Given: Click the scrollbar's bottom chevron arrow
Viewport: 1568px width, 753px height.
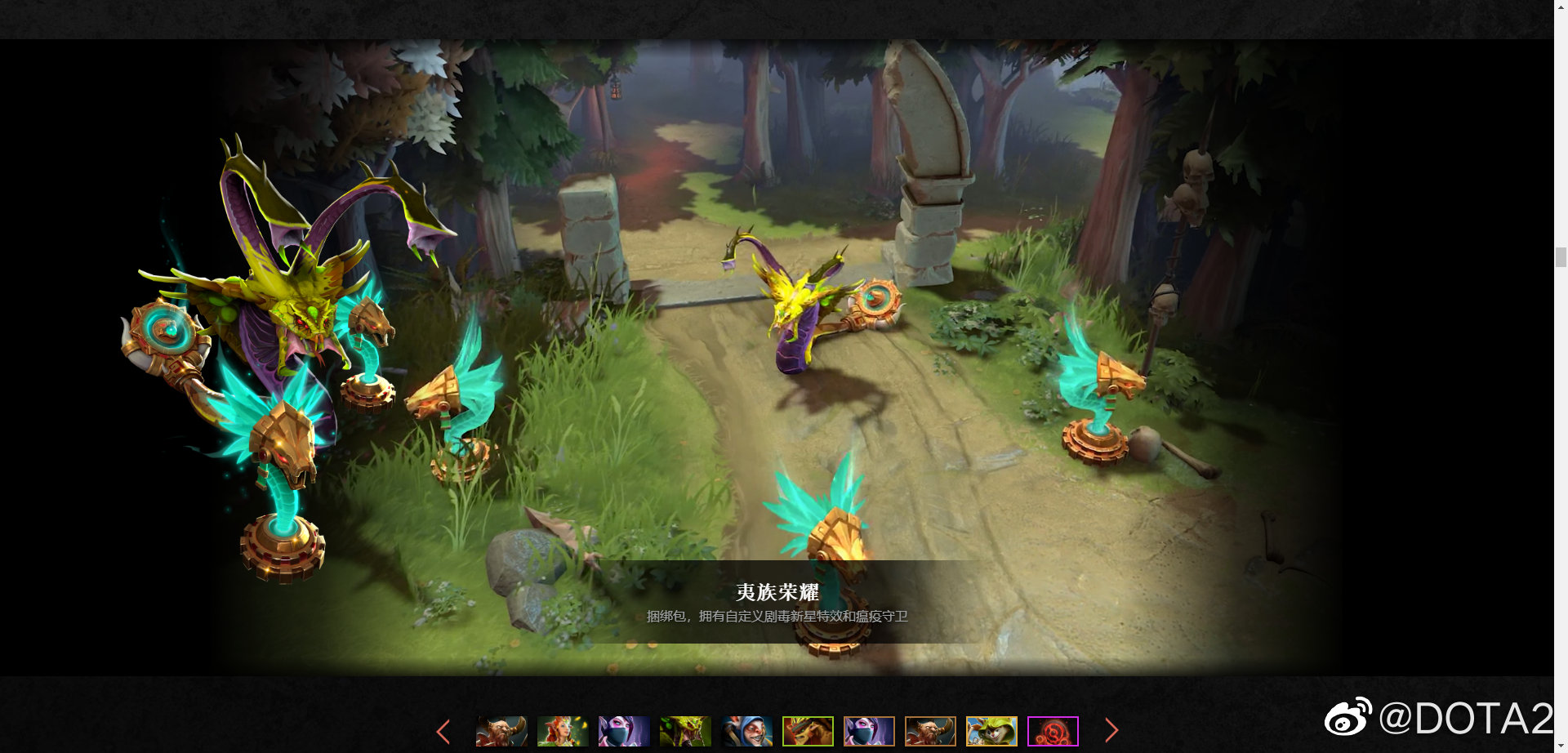Looking at the screenshot, I should click(x=1561, y=743).
